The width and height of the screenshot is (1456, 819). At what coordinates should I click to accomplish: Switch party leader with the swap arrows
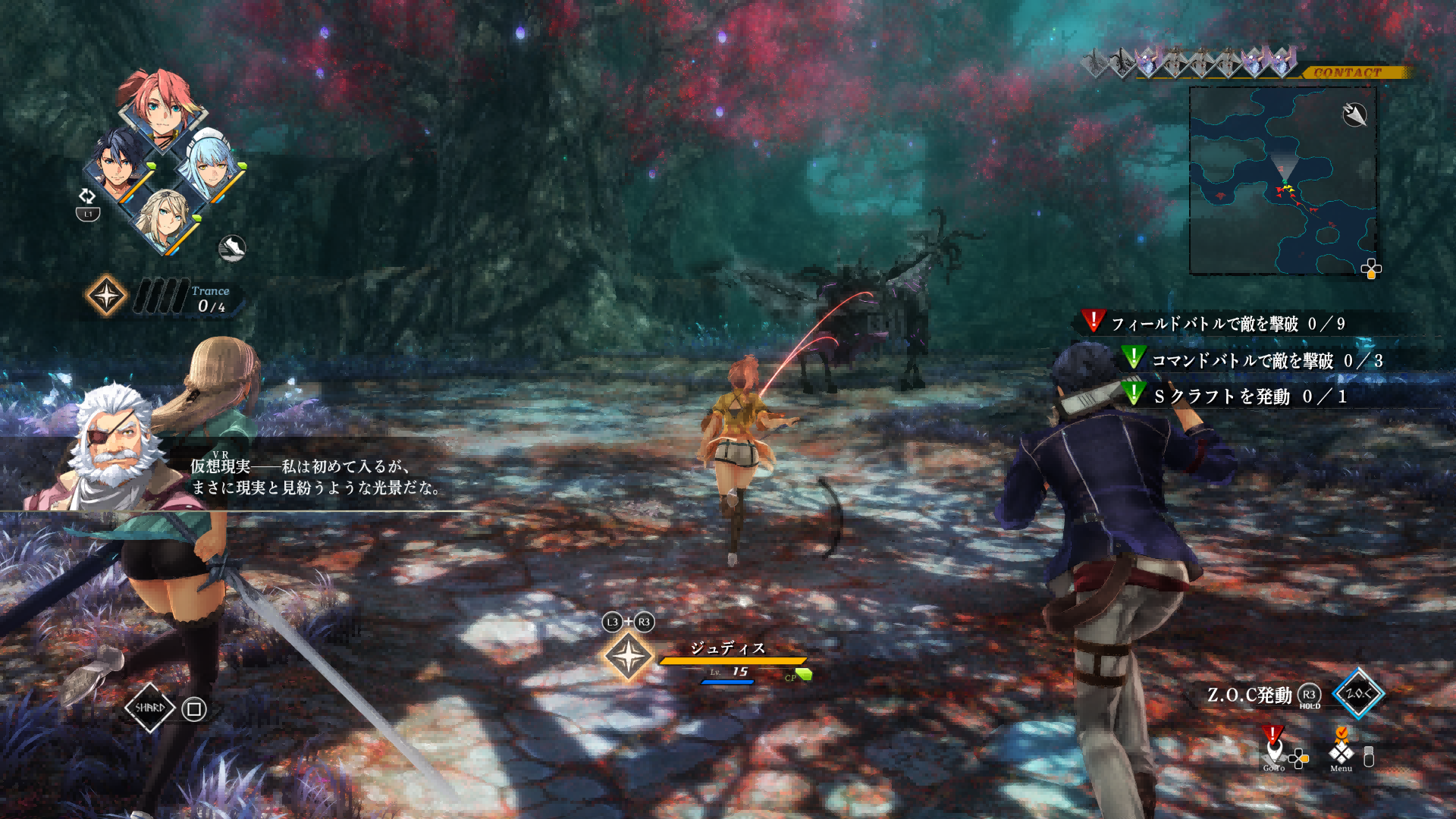(87, 196)
